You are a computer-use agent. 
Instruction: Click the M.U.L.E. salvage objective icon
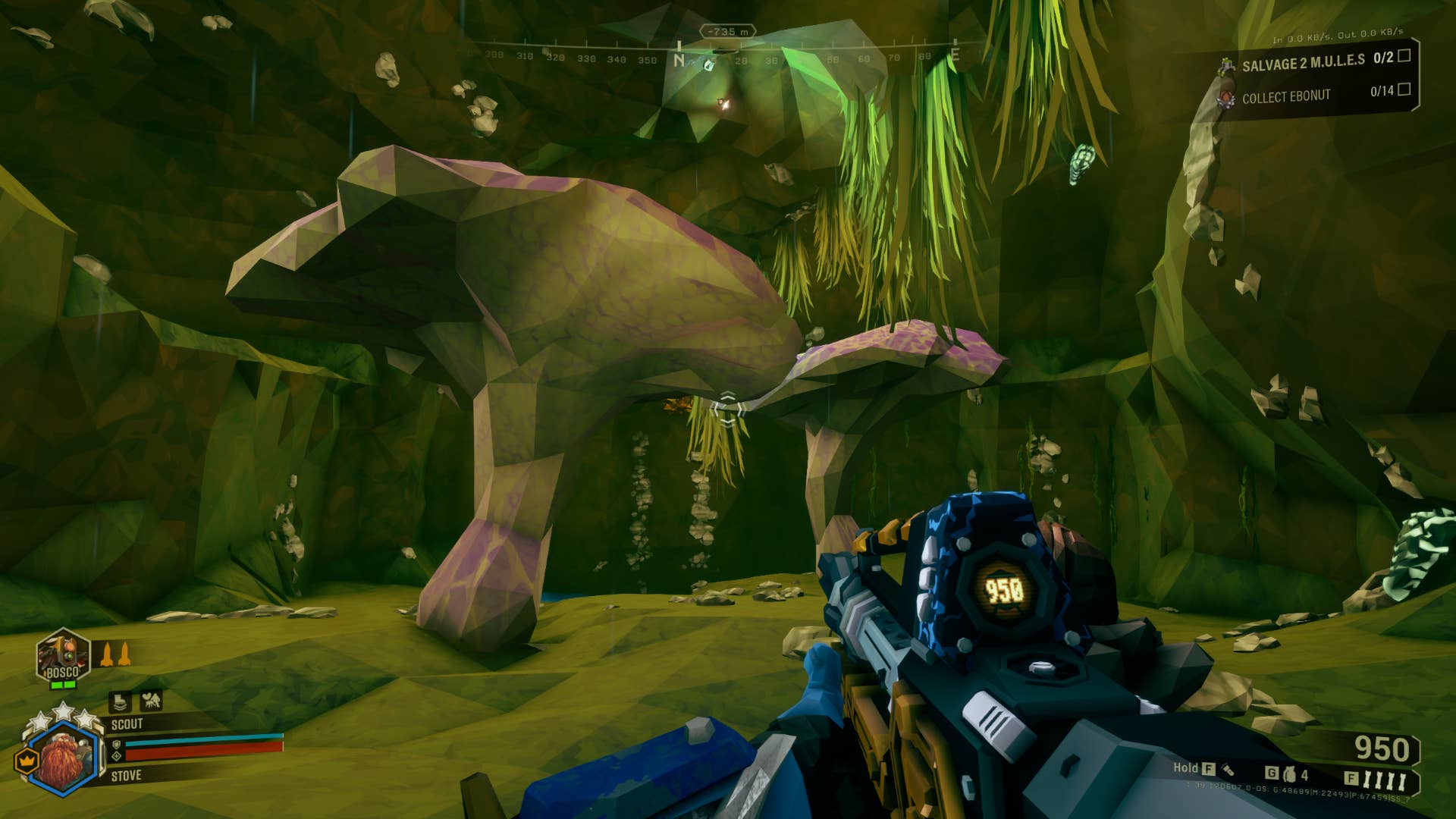tap(1226, 64)
